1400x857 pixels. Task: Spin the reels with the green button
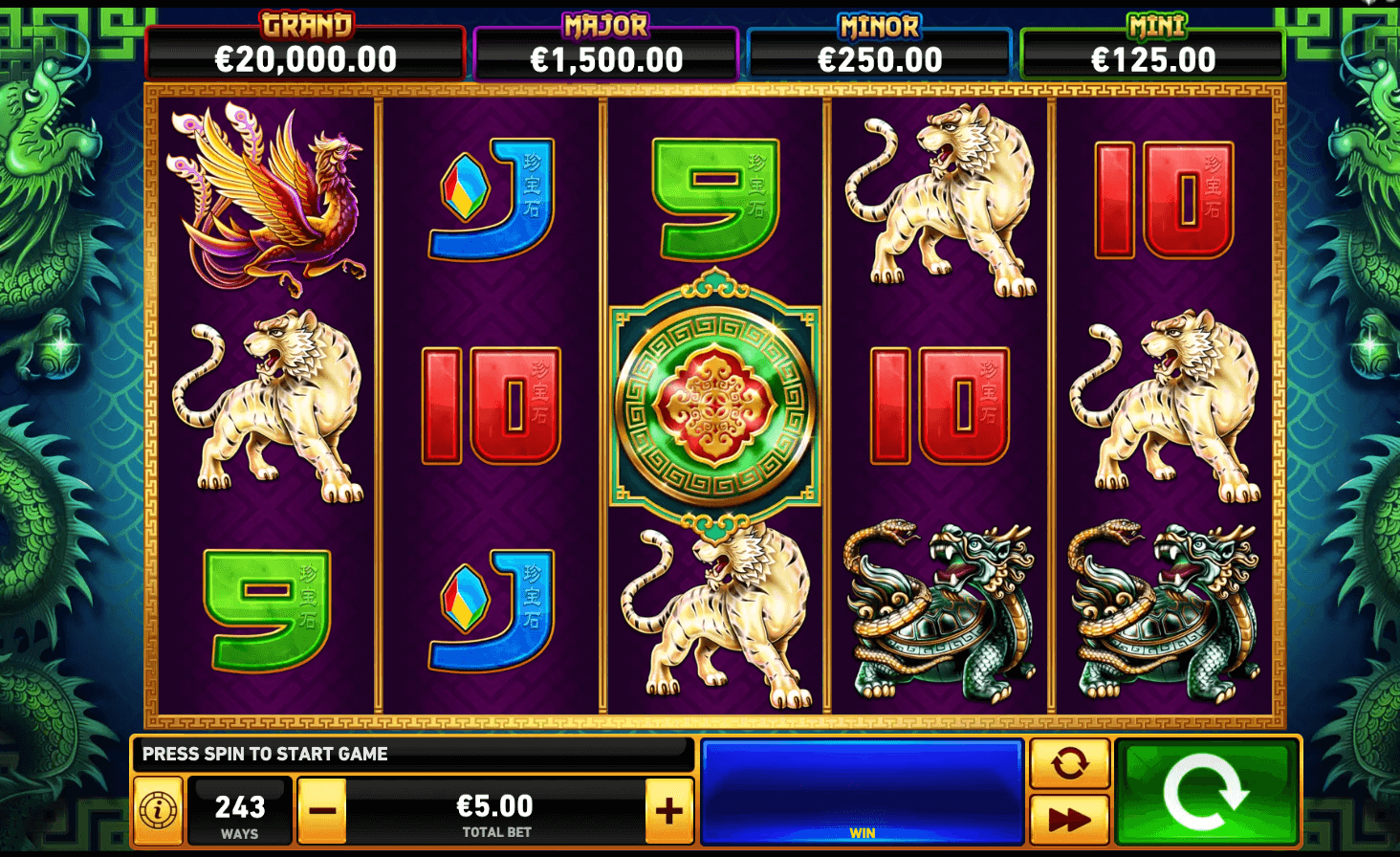1206,792
